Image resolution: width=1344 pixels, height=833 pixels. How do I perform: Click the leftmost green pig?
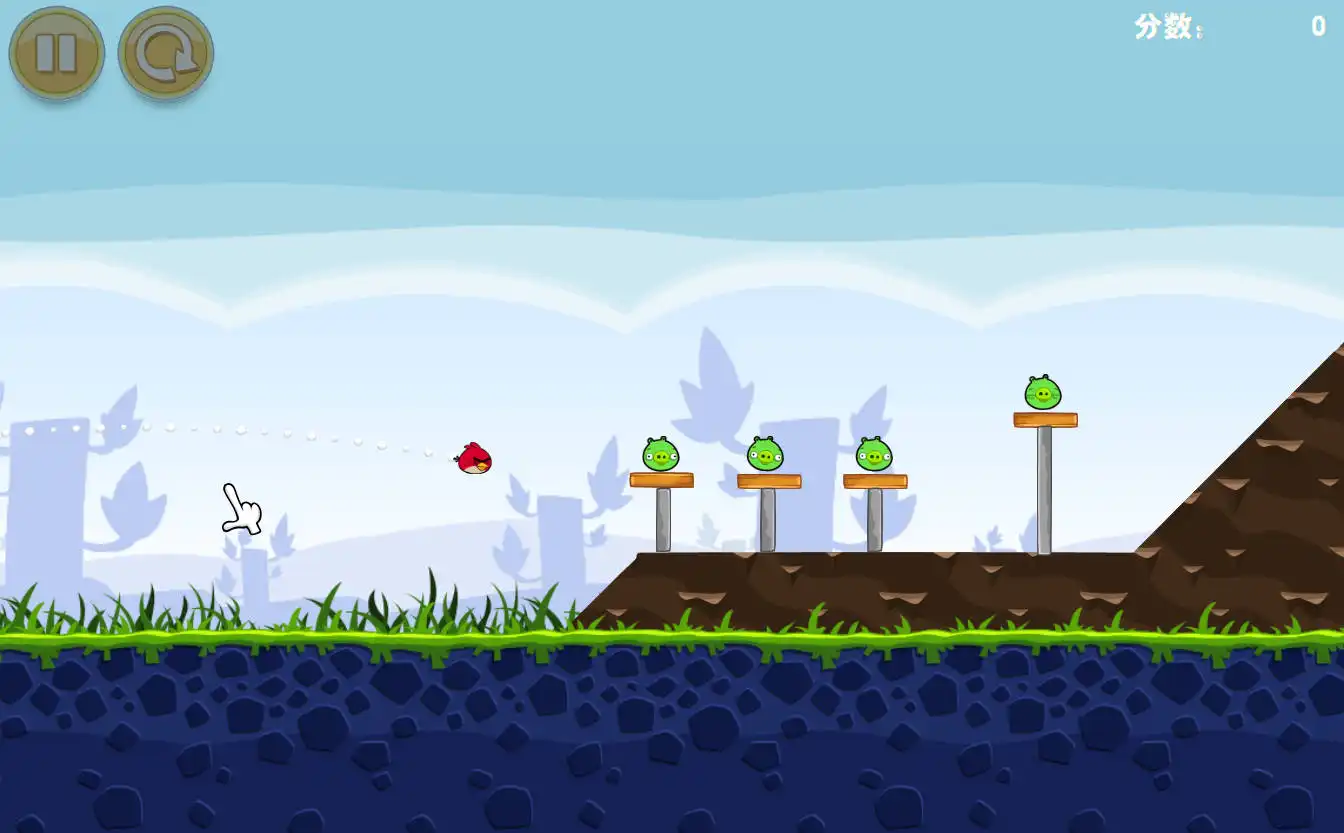(x=661, y=452)
